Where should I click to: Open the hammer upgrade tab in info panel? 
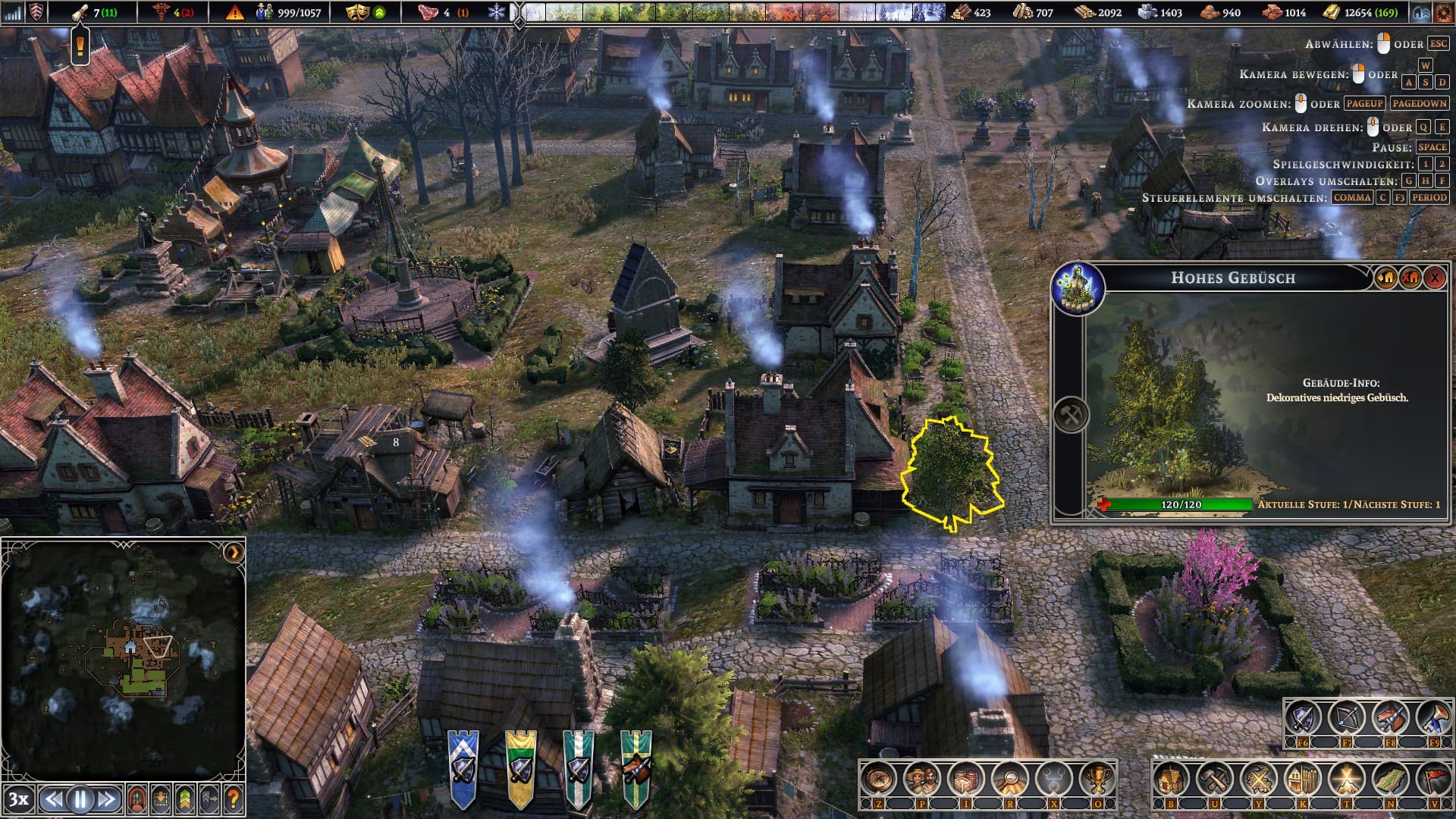[1071, 415]
